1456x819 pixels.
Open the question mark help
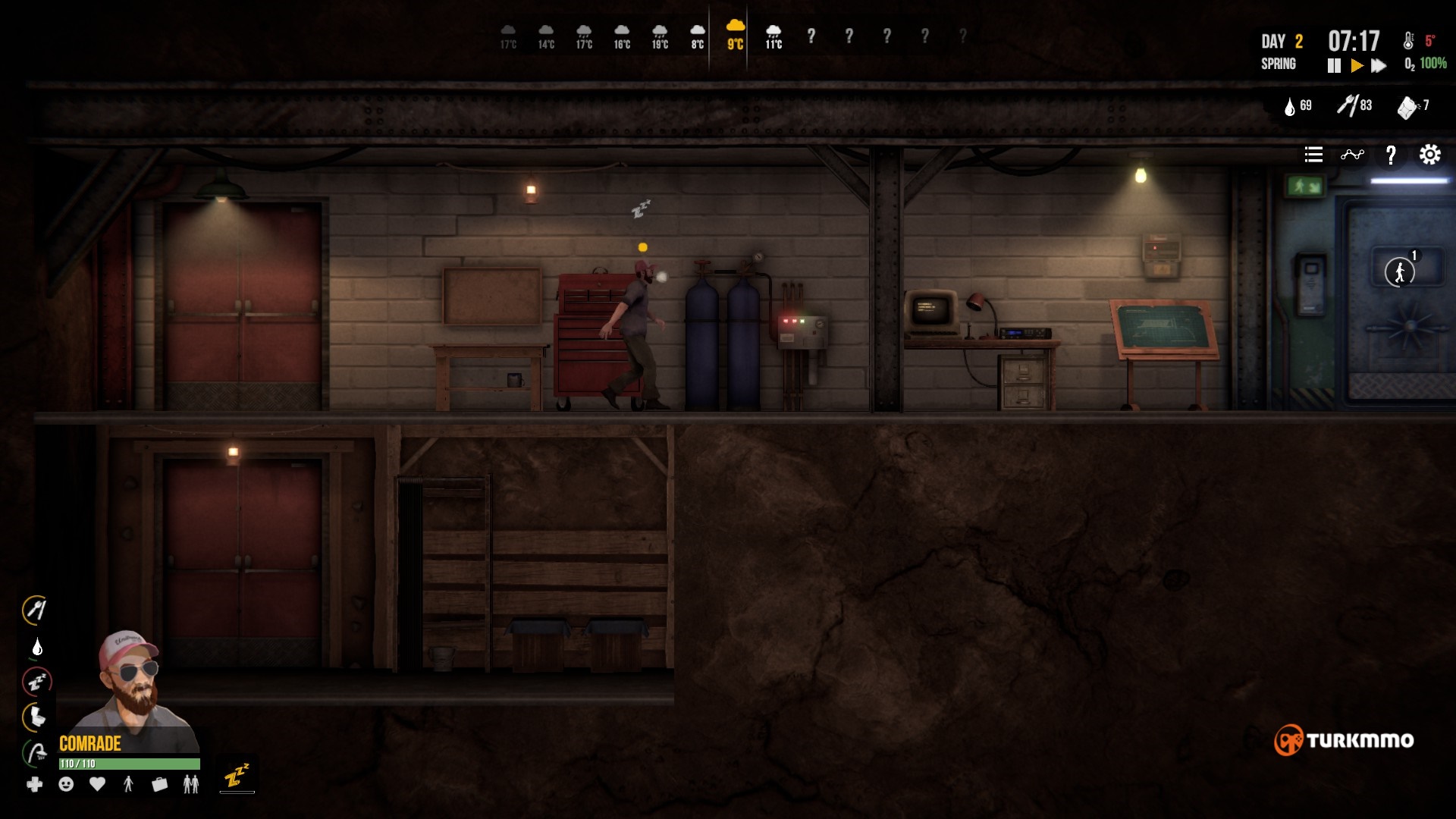[1391, 155]
